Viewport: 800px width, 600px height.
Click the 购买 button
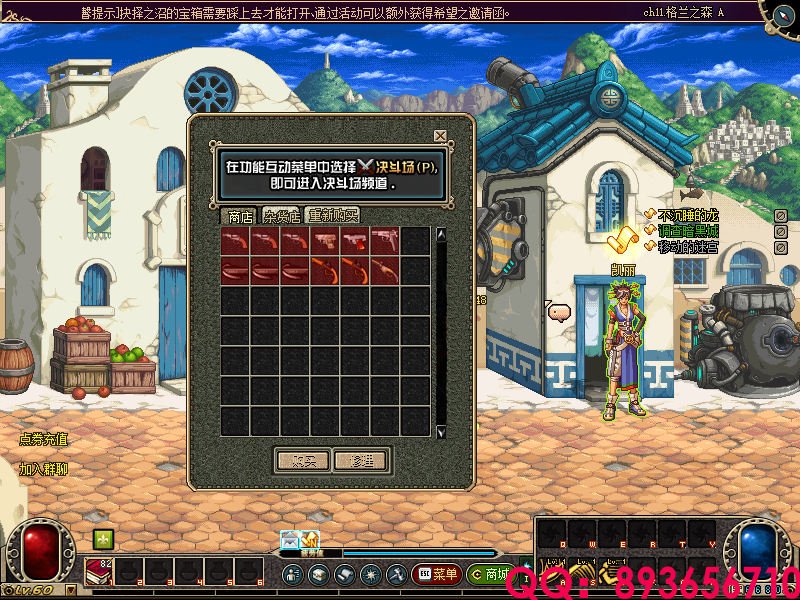[x=302, y=461]
